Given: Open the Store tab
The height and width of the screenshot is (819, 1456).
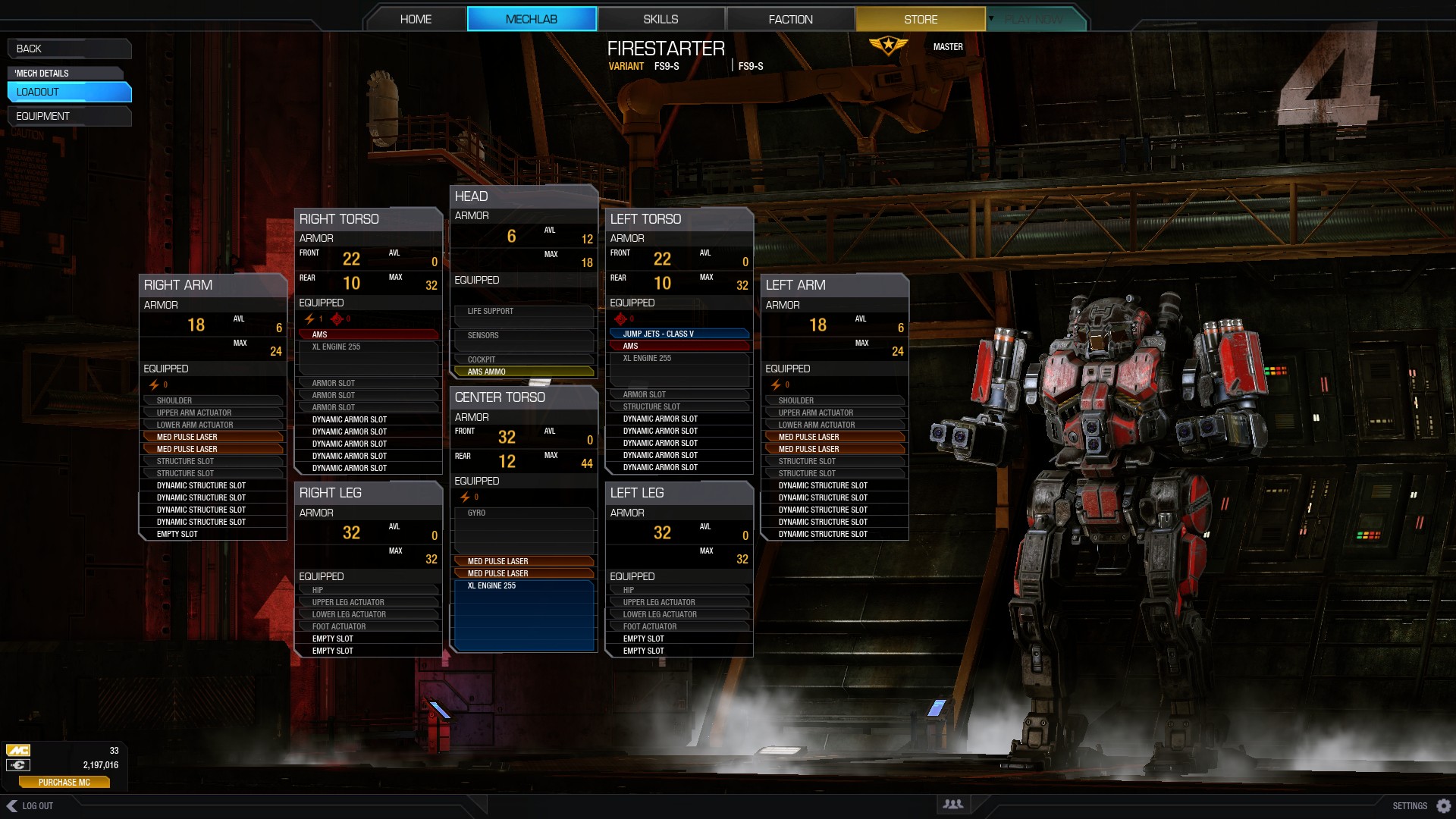Looking at the screenshot, I should click(920, 19).
